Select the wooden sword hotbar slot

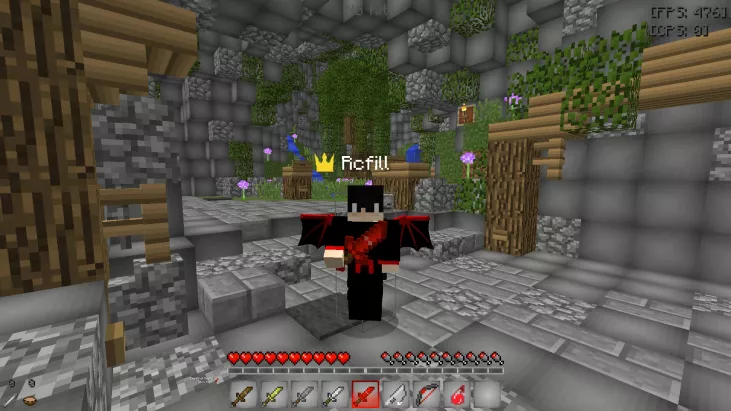pos(245,395)
